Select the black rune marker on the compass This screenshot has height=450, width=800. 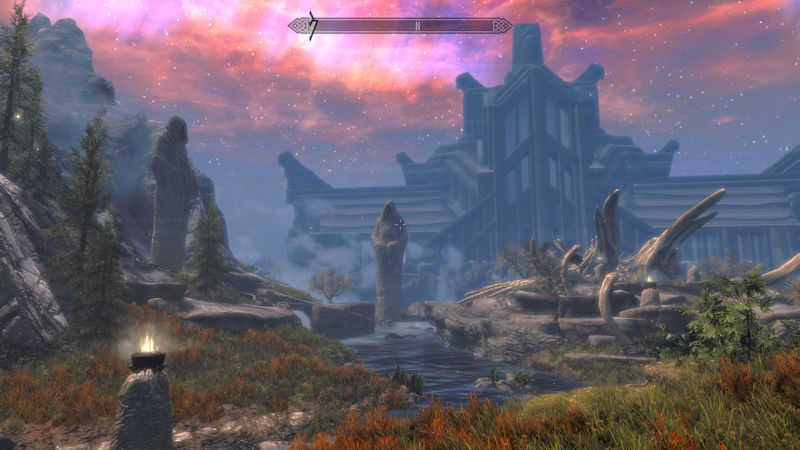312,27
